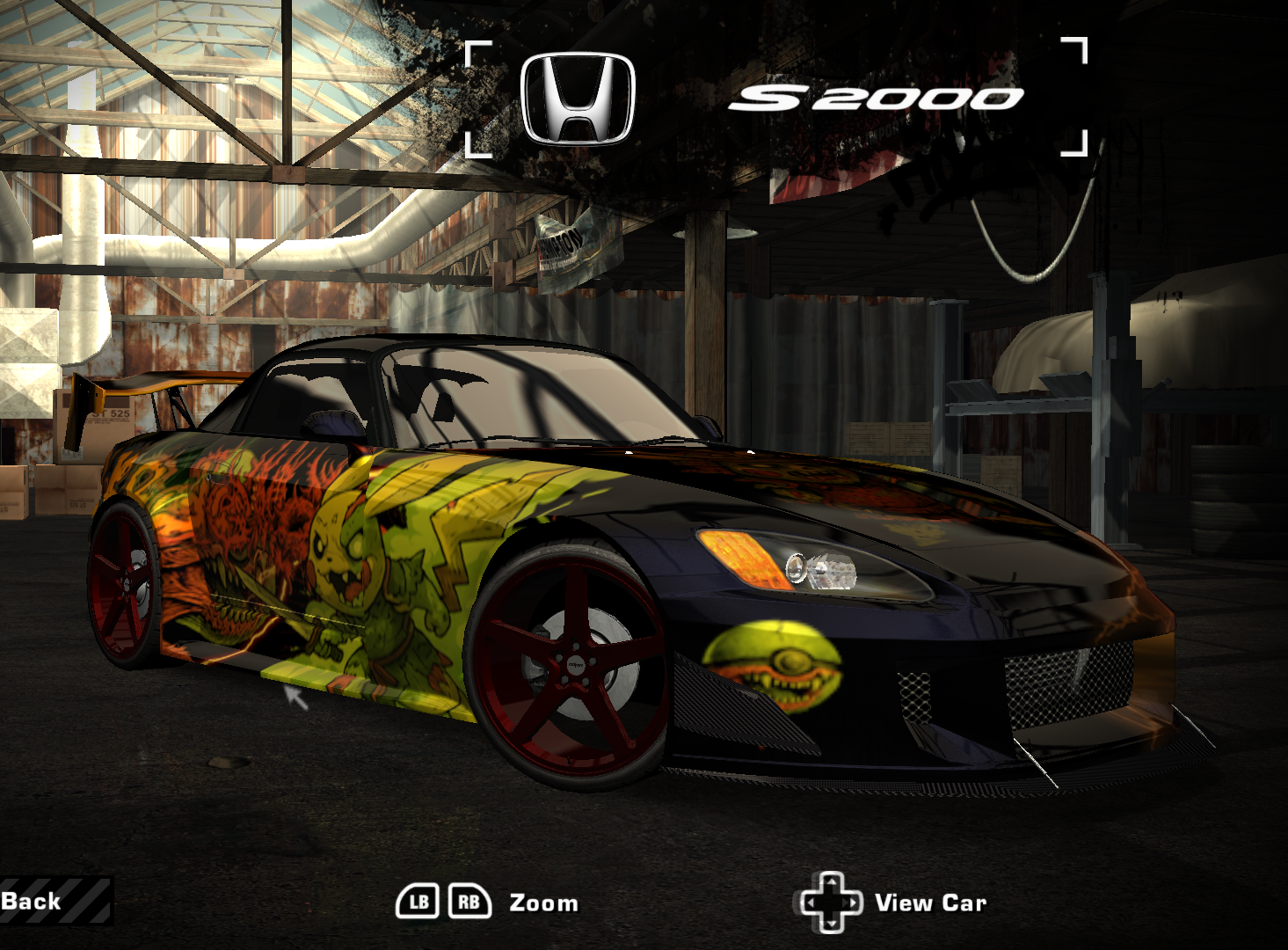Click the yellow eye decal on the bumper
This screenshot has height=950, width=1288.
coord(774,664)
